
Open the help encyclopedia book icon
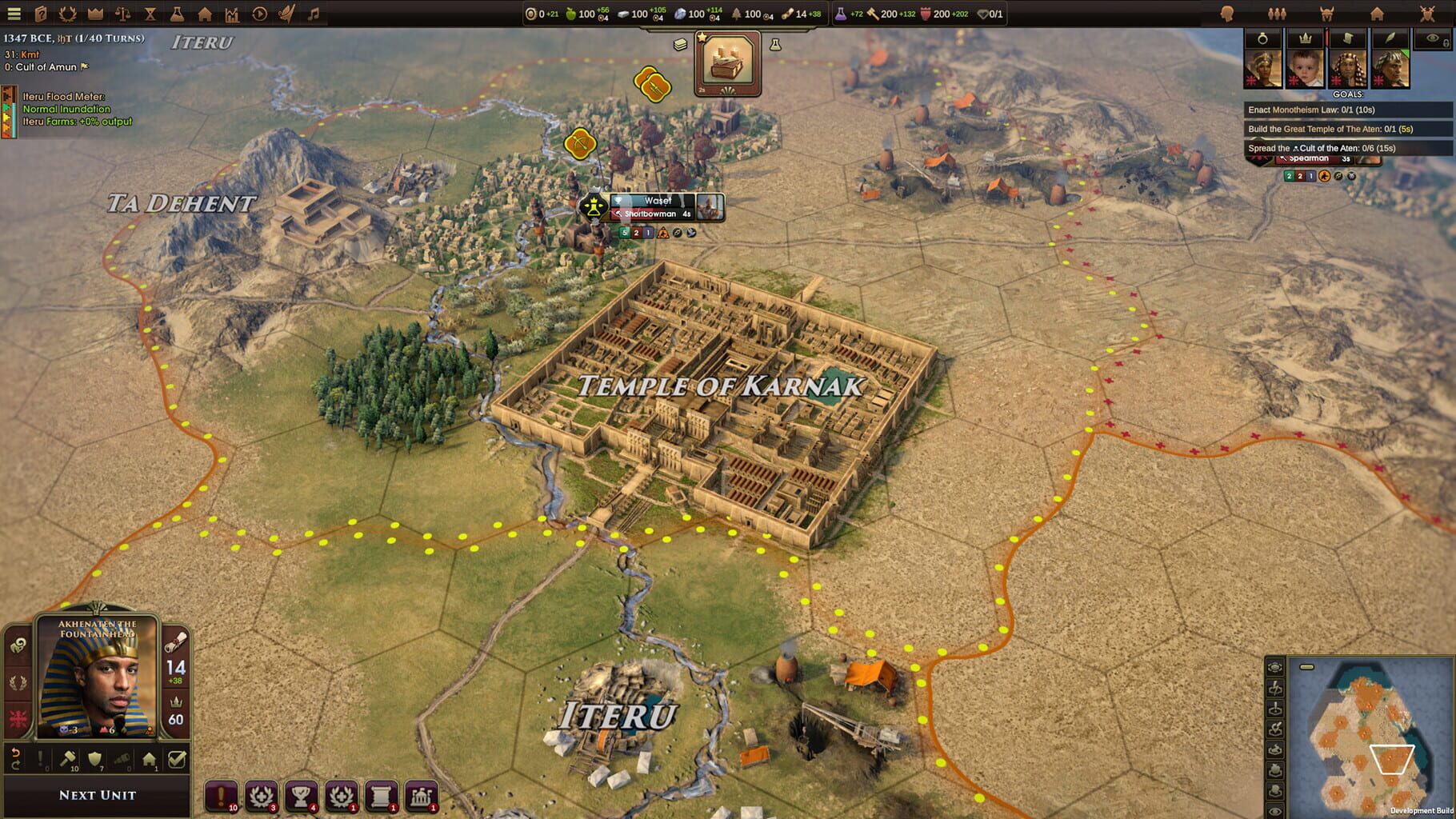point(42,14)
